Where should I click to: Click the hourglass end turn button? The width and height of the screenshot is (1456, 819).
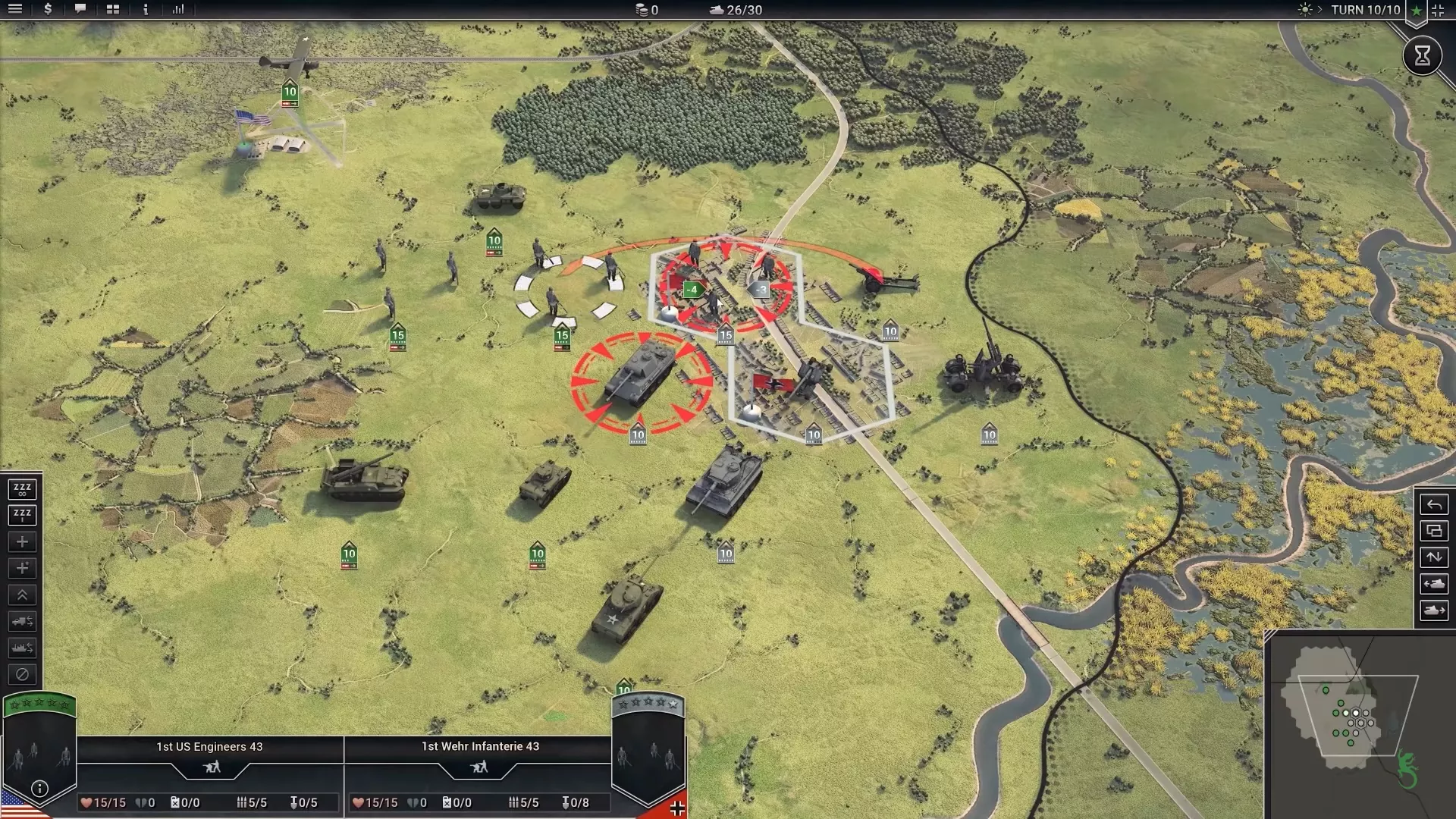pyautogui.click(x=1424, y=55)
